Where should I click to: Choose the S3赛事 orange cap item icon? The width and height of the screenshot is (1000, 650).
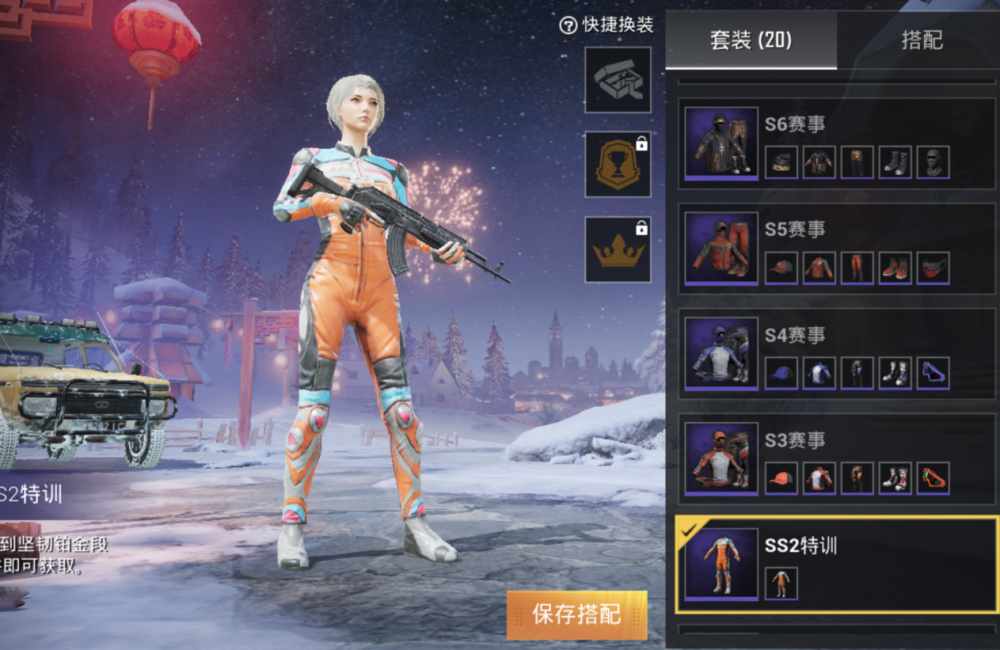coord(781,478)
